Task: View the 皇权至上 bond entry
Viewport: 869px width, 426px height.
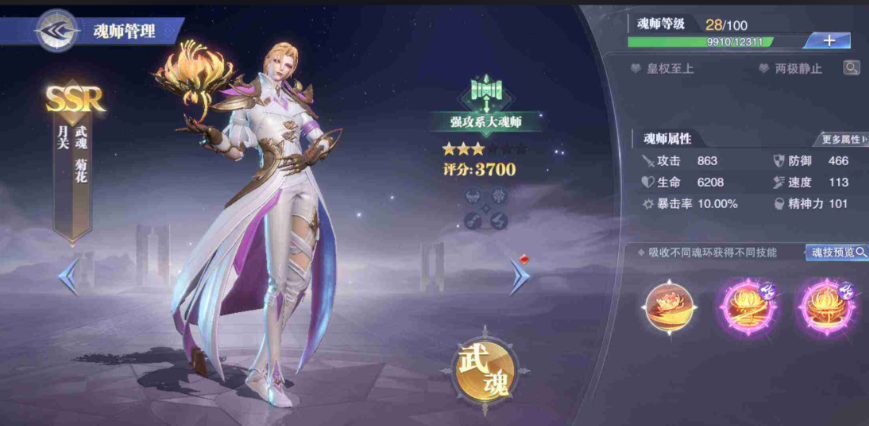Action: tap(664, 69)
